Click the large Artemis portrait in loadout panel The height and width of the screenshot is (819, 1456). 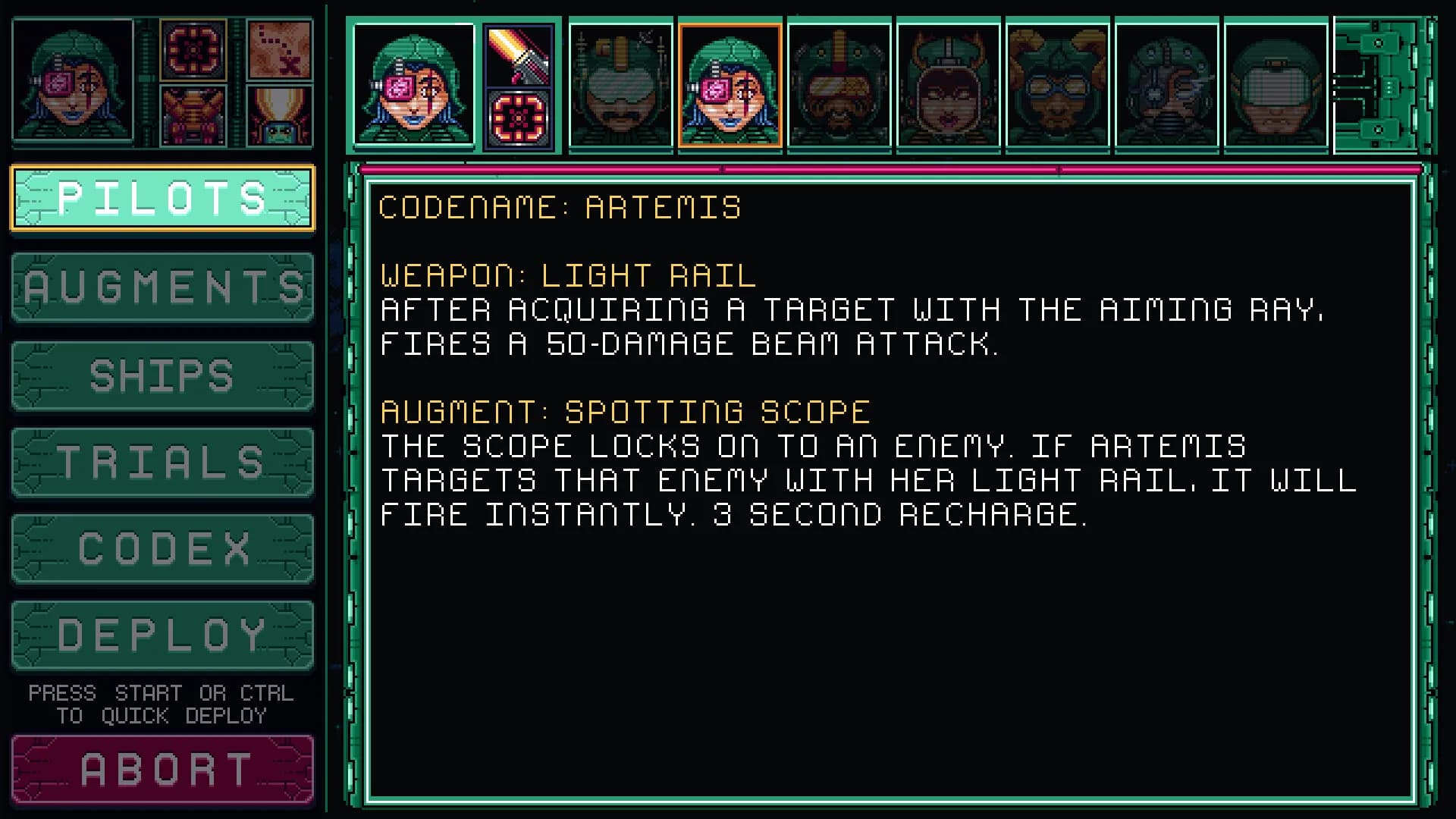[73, 83]
